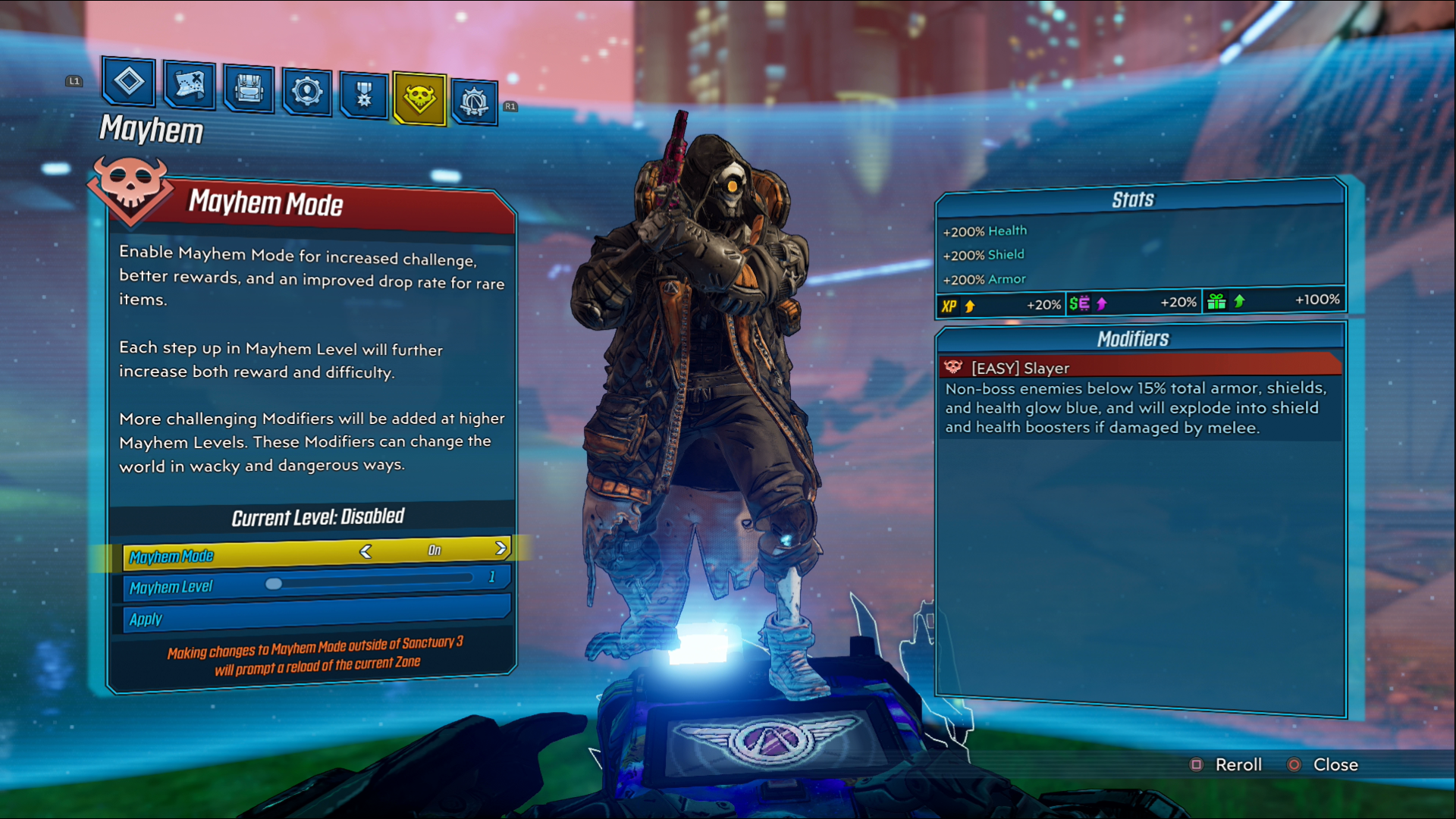Adjust the Mayhem Level slider handle
The width and height of the screenshot is (1456, 819).
tap(274, 583)
